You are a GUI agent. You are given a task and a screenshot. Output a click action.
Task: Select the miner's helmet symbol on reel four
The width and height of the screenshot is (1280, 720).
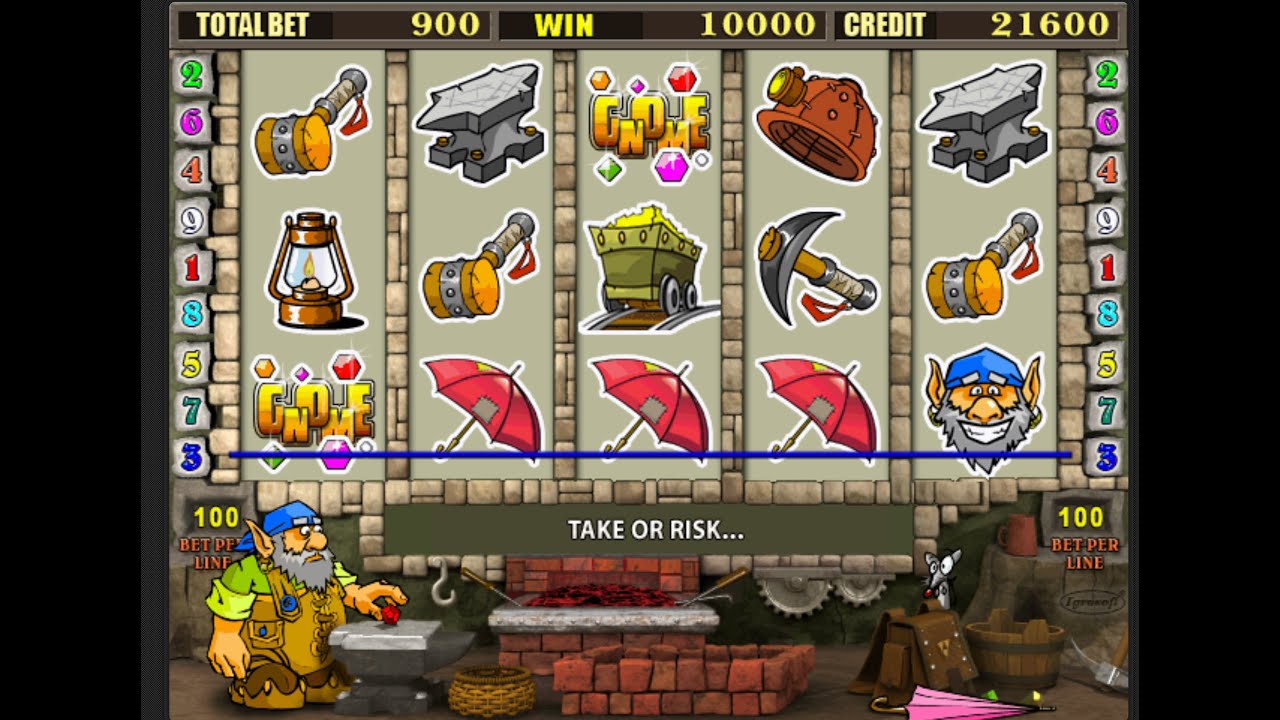(815, 120)
